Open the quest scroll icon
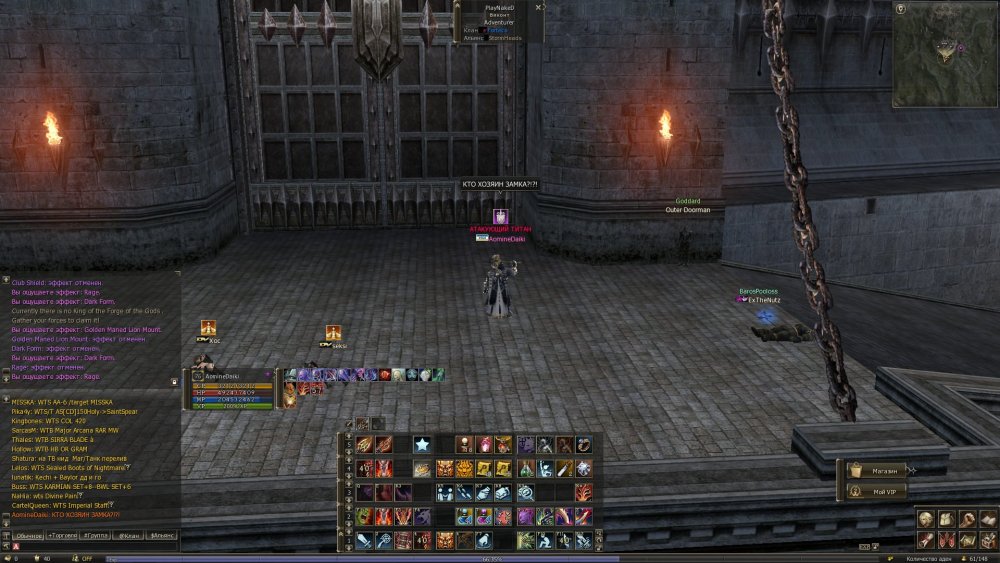Screen dimensions: 1000x563 (926, 540)
